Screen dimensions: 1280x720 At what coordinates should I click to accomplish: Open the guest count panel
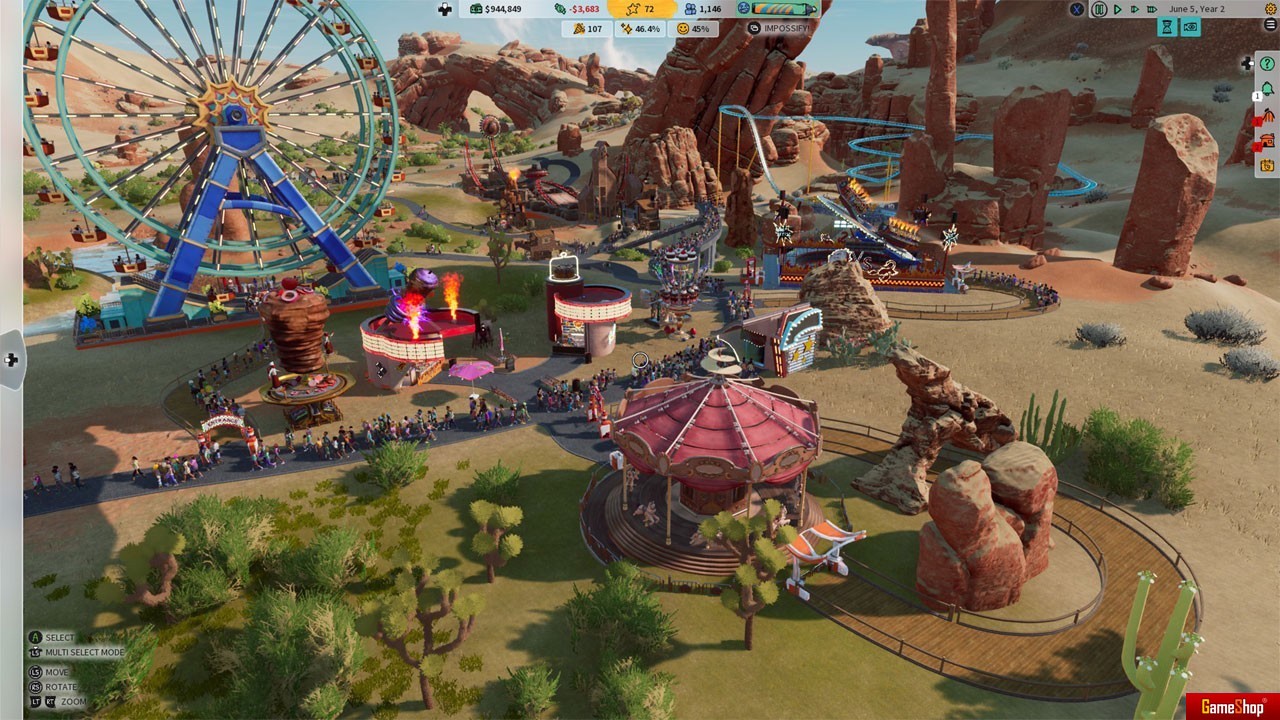coord(702,9)
